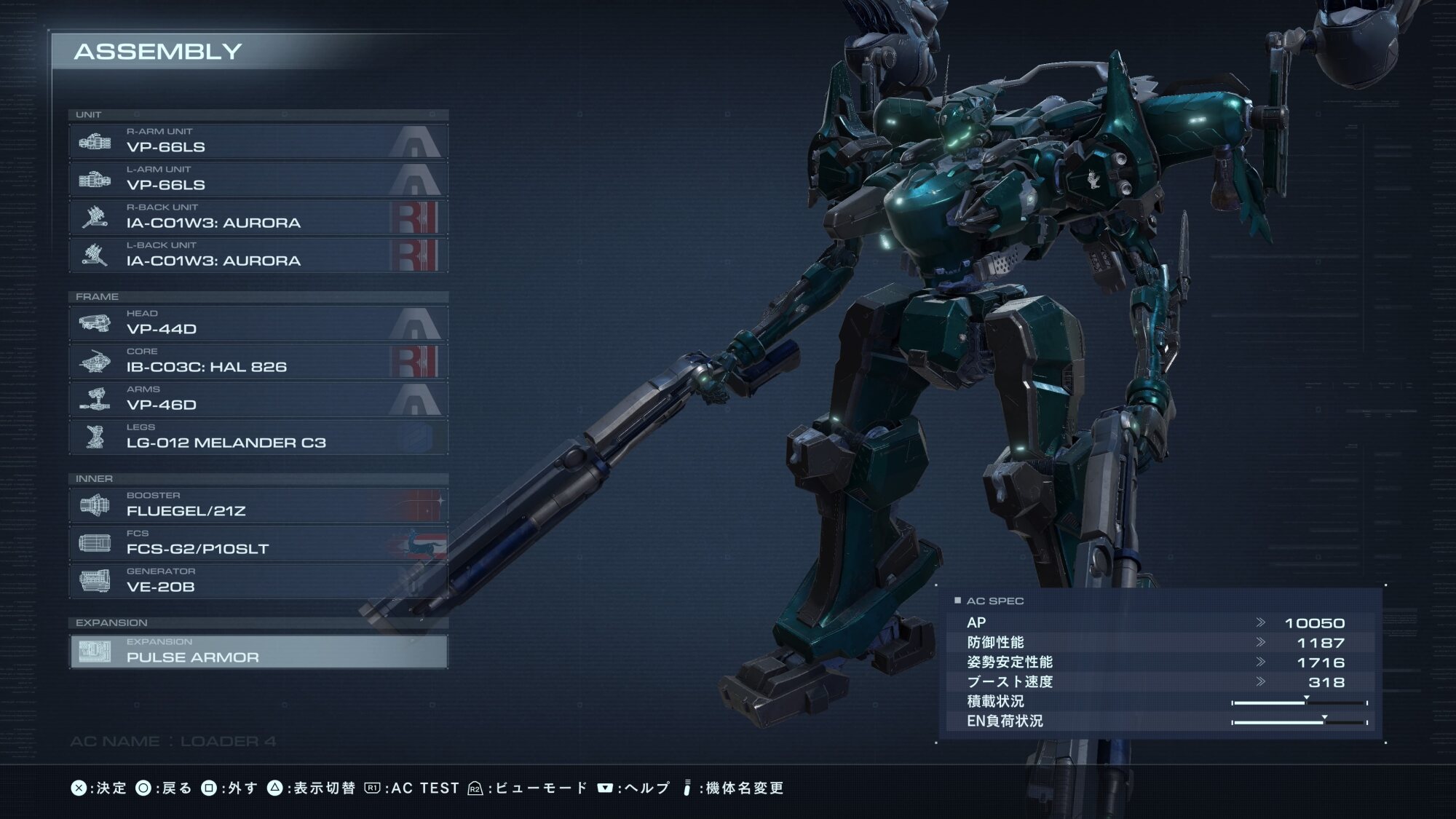Select the R-ARM UNIT VP-66LS slot

coord(258,141)
